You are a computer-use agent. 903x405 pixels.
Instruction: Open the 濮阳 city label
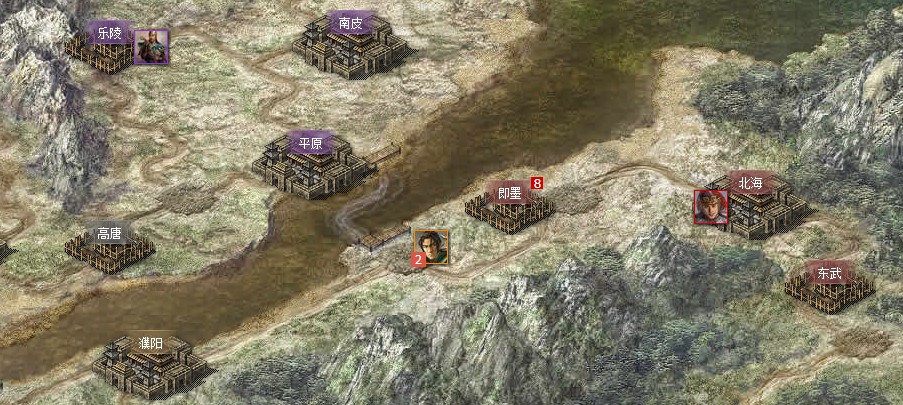point(151,345)
